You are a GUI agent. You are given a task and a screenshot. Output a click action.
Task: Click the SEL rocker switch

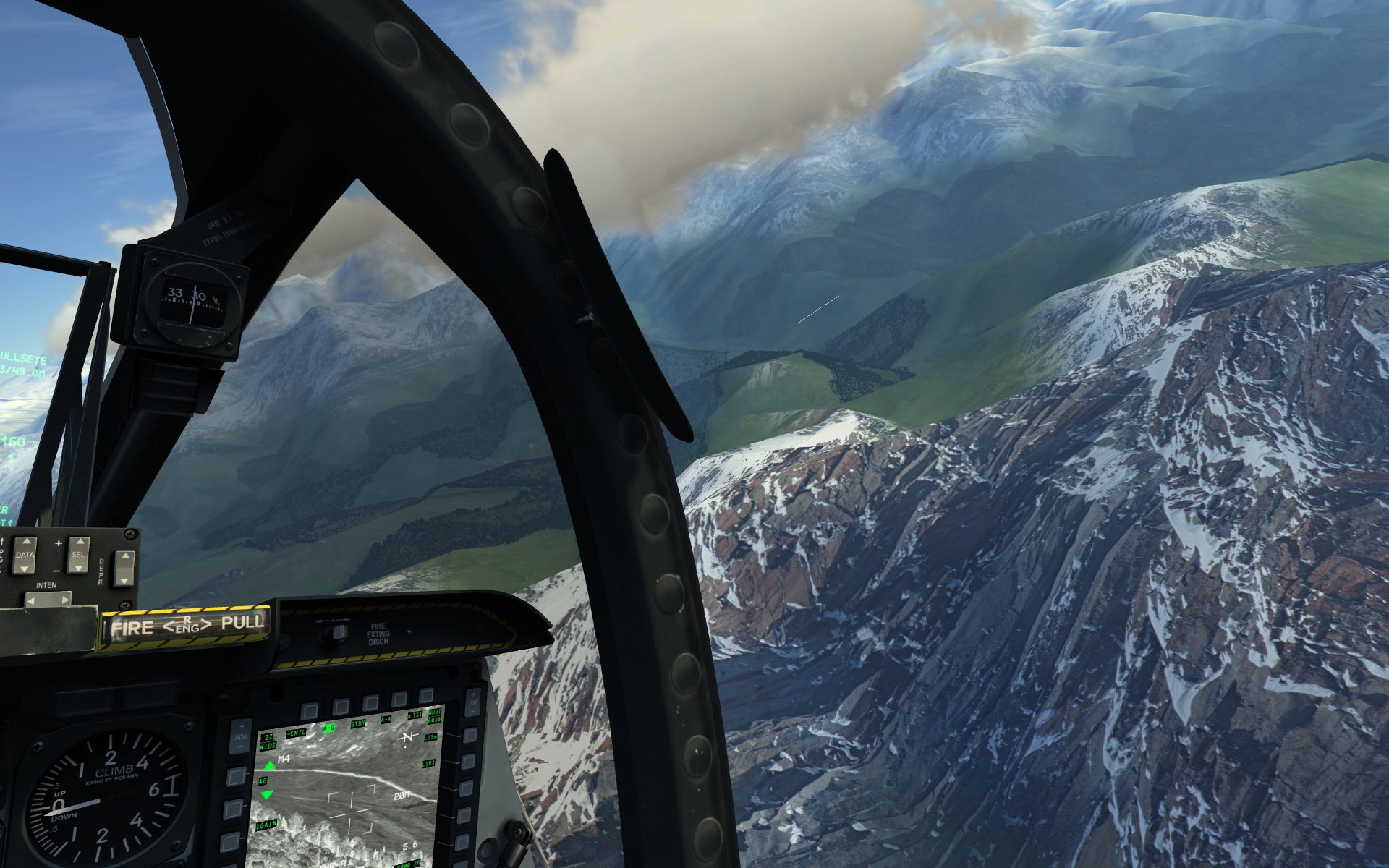click(x=78, y=553)
